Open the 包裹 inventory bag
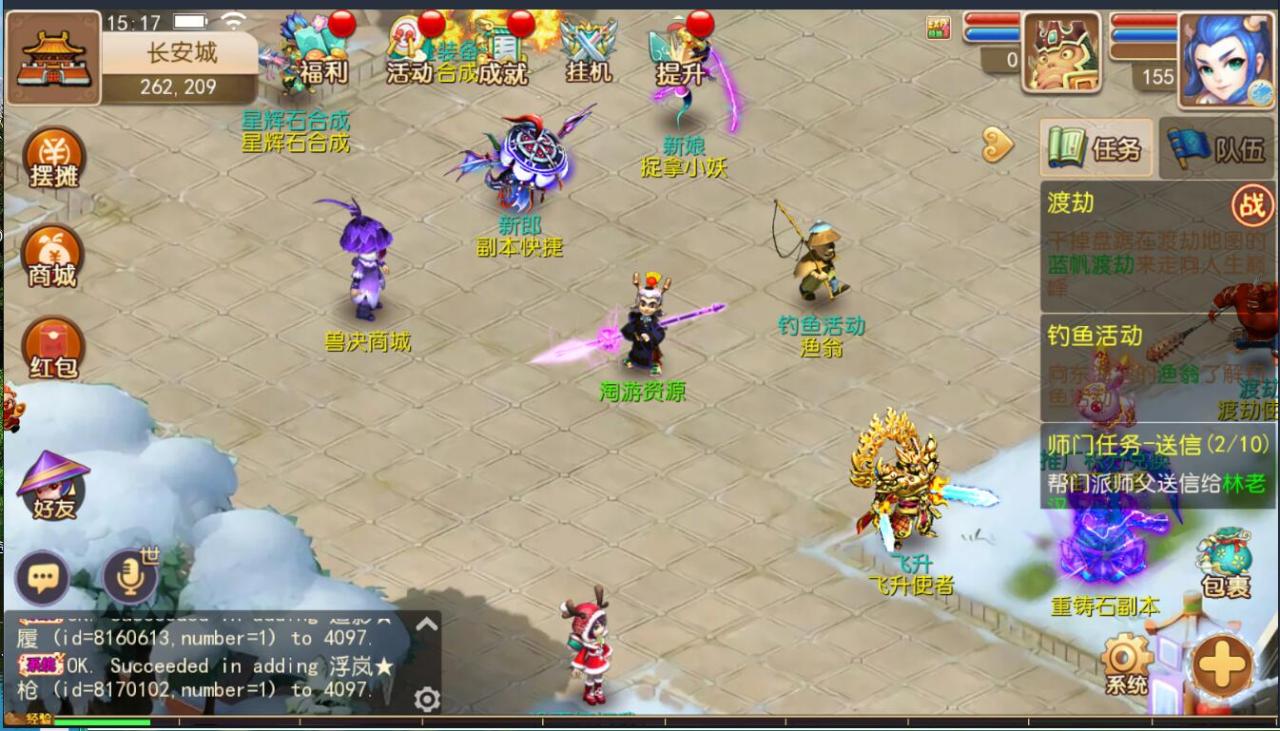 tap(1226, 563)
